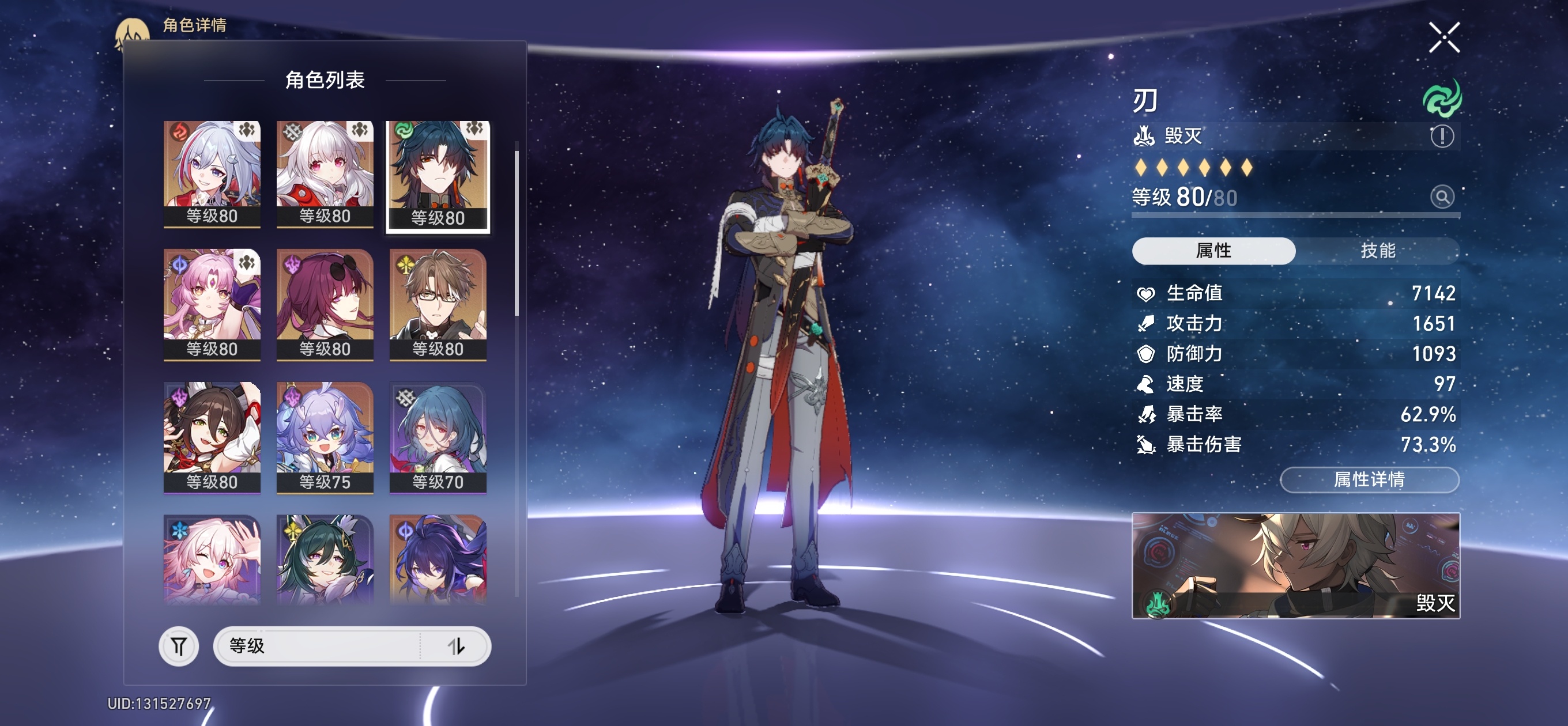Close the character details screen

coord(1443,37)
